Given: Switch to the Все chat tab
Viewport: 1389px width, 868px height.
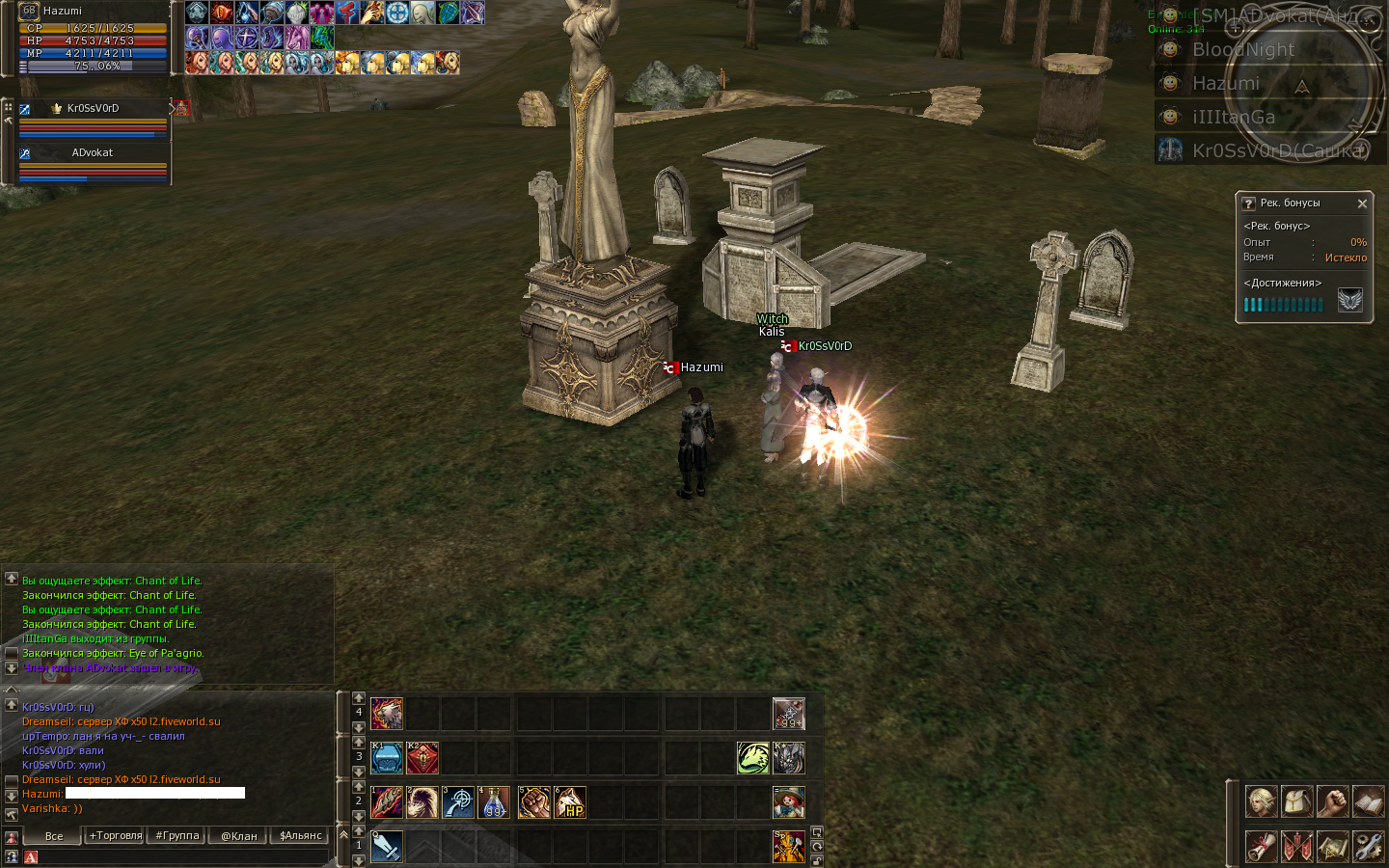Looking at the screenshot, I should pyautogui.click(x=54, y=836).
